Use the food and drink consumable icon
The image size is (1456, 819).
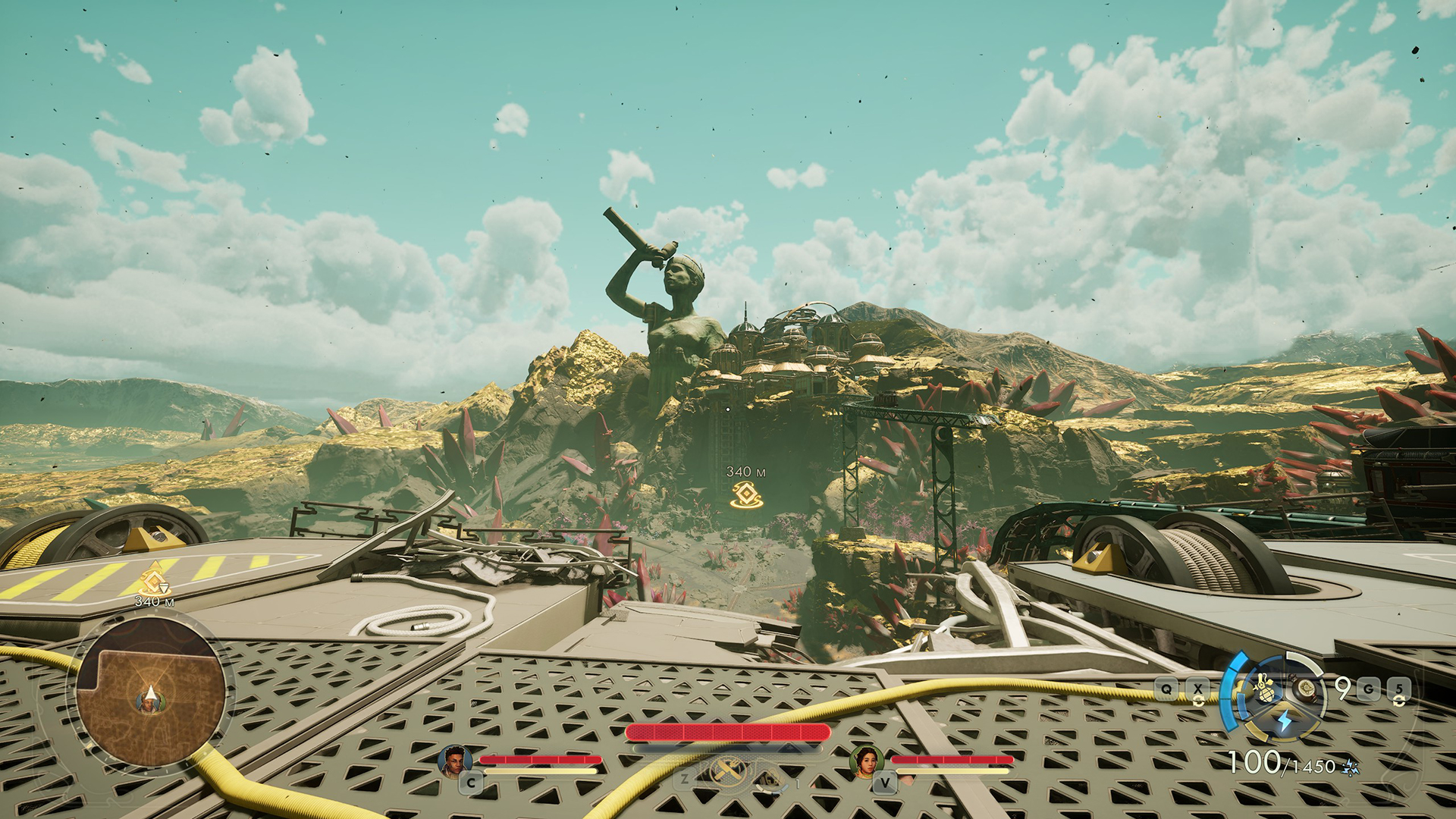(728, 772)
